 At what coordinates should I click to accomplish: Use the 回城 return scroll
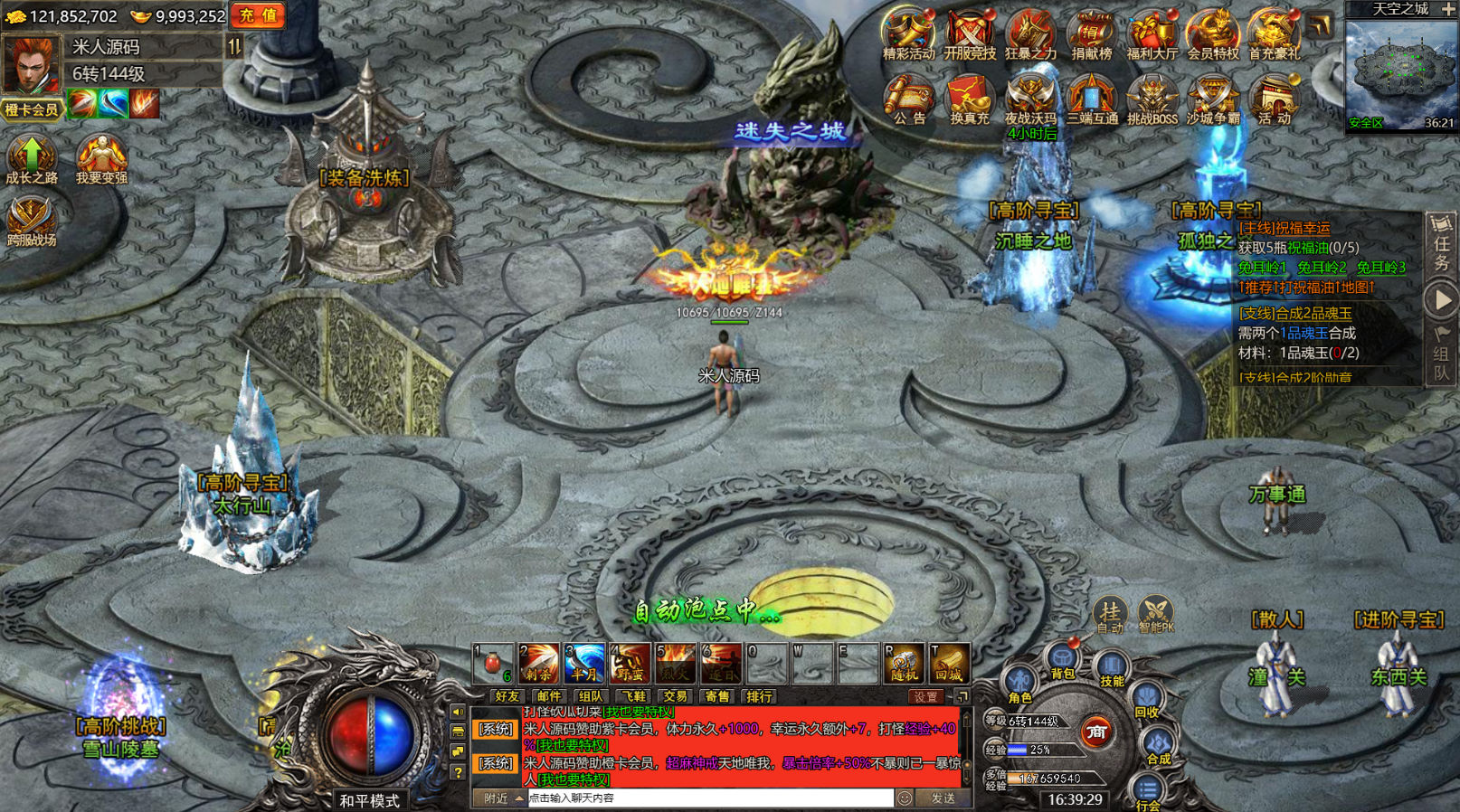tap(949, 664)
